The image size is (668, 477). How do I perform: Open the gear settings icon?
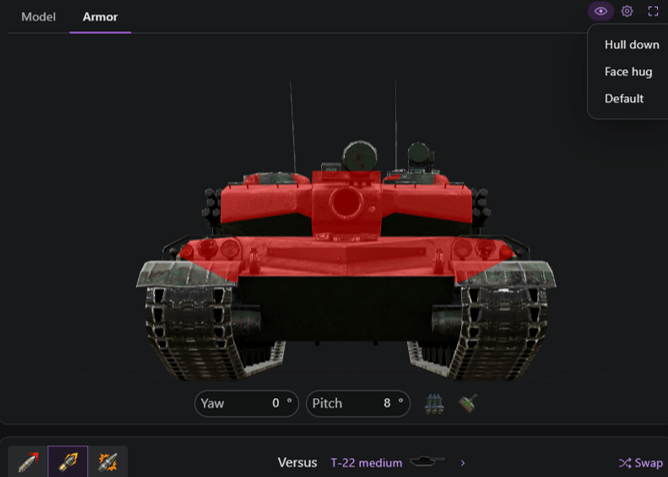[627, 11]
